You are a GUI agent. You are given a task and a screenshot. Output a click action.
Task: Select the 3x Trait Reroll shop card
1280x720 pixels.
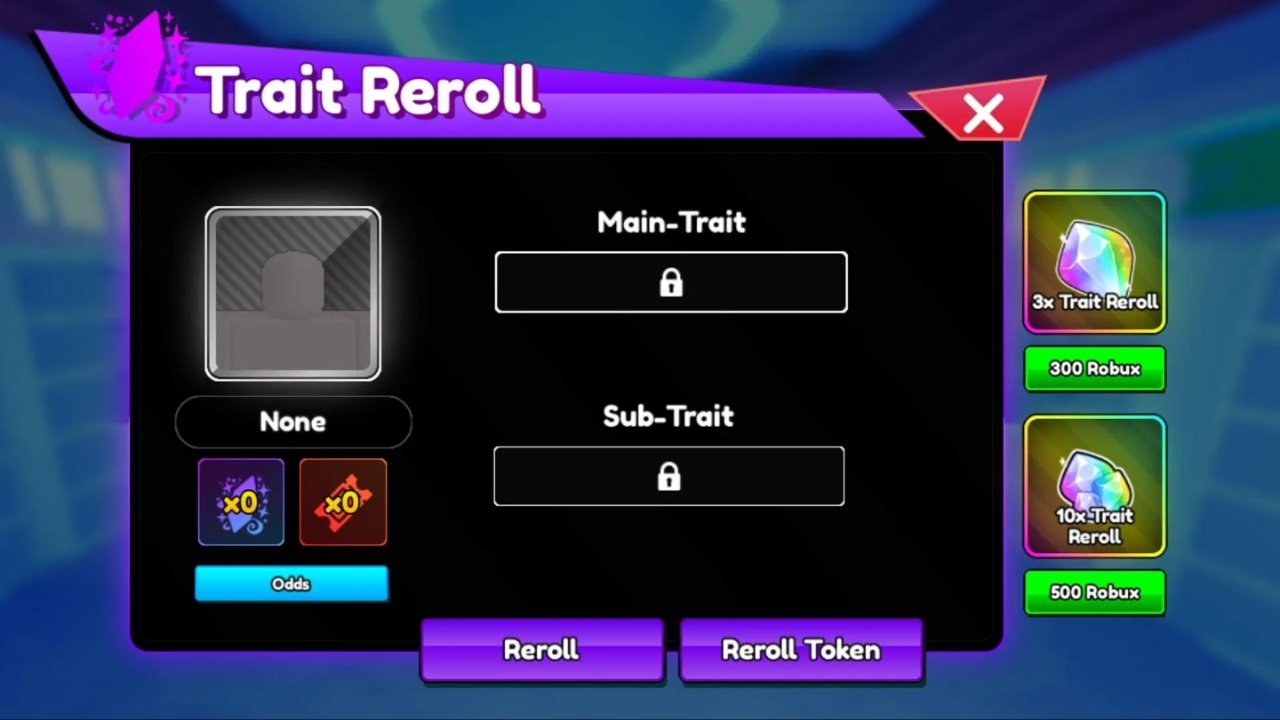tap(1094, 262)
